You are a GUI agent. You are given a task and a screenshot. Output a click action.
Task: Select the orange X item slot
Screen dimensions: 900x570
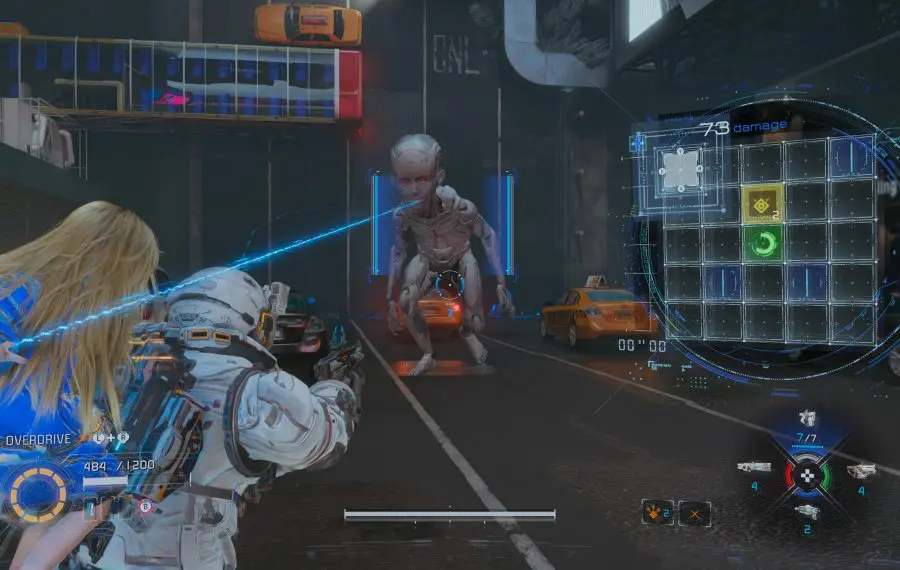point(694,514)
